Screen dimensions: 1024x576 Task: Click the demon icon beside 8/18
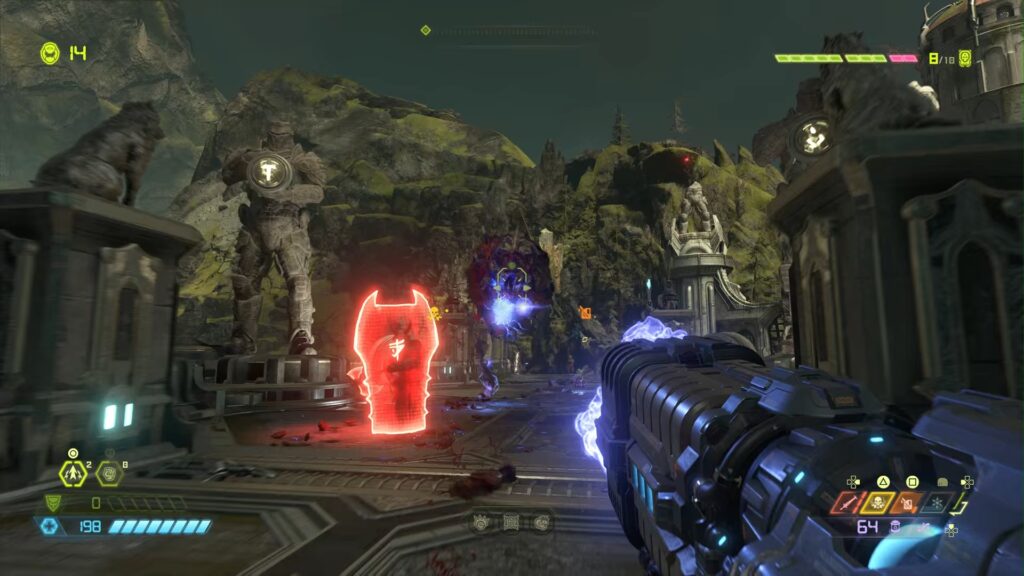(x=965, y=58)
